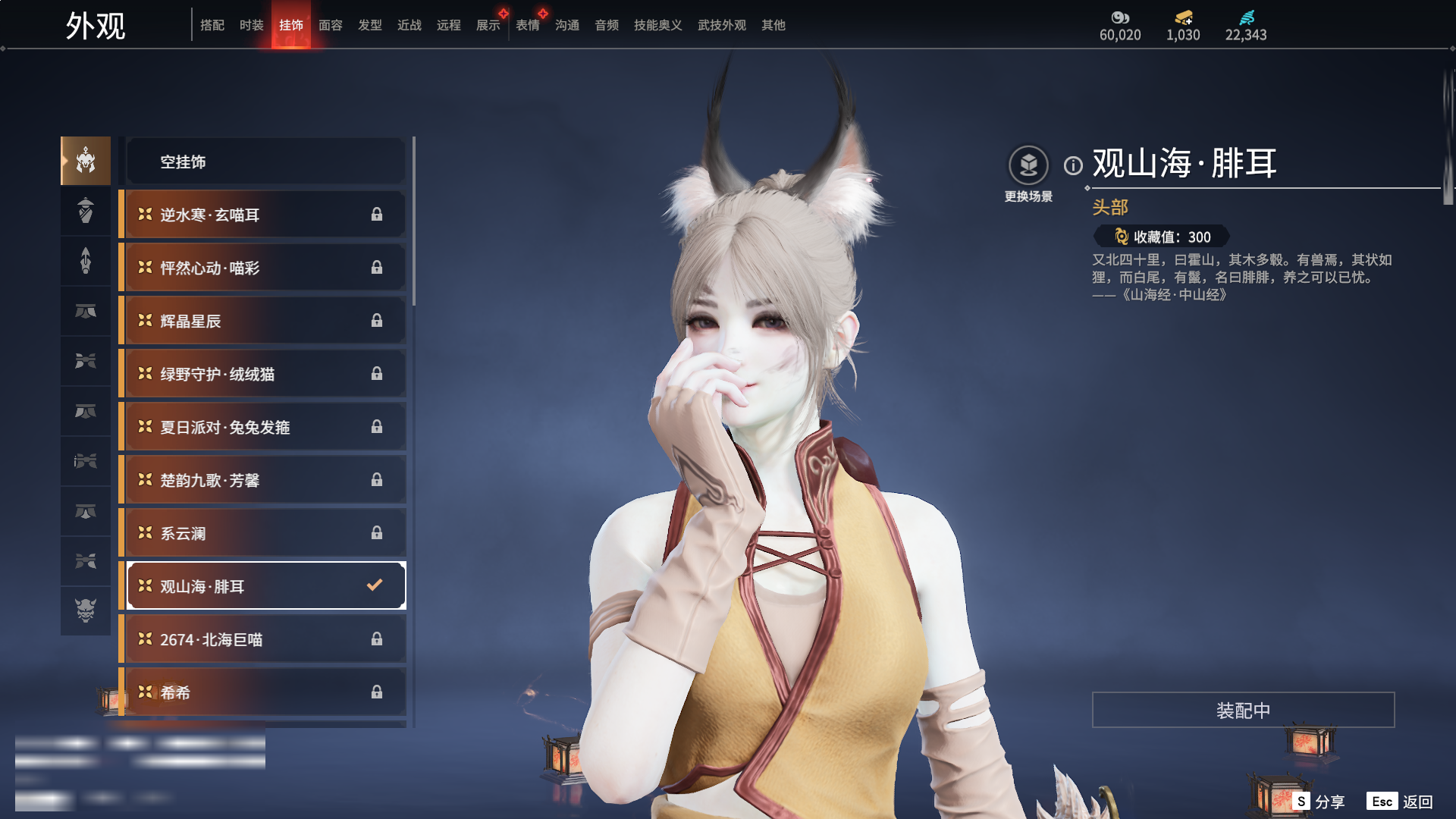Image resolution: width=1456 pixels, height=819 pixels.
Task: Choose 绿野守护·绒绒猫 accessory
Action: coord(265,374)
